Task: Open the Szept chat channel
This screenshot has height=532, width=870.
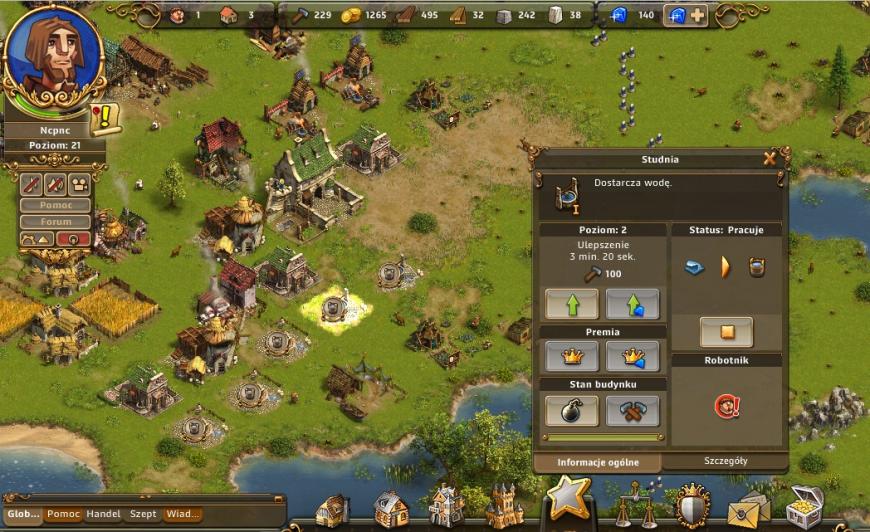Action: coord(143,514)
